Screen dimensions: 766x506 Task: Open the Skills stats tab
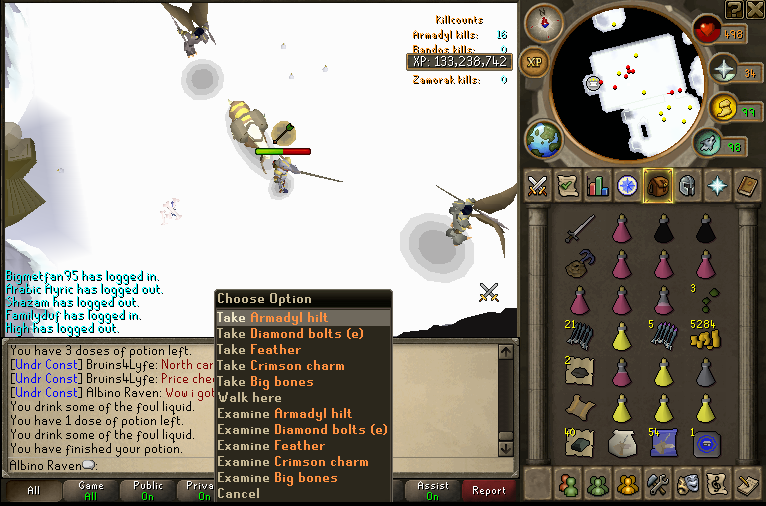pos(598,185)
